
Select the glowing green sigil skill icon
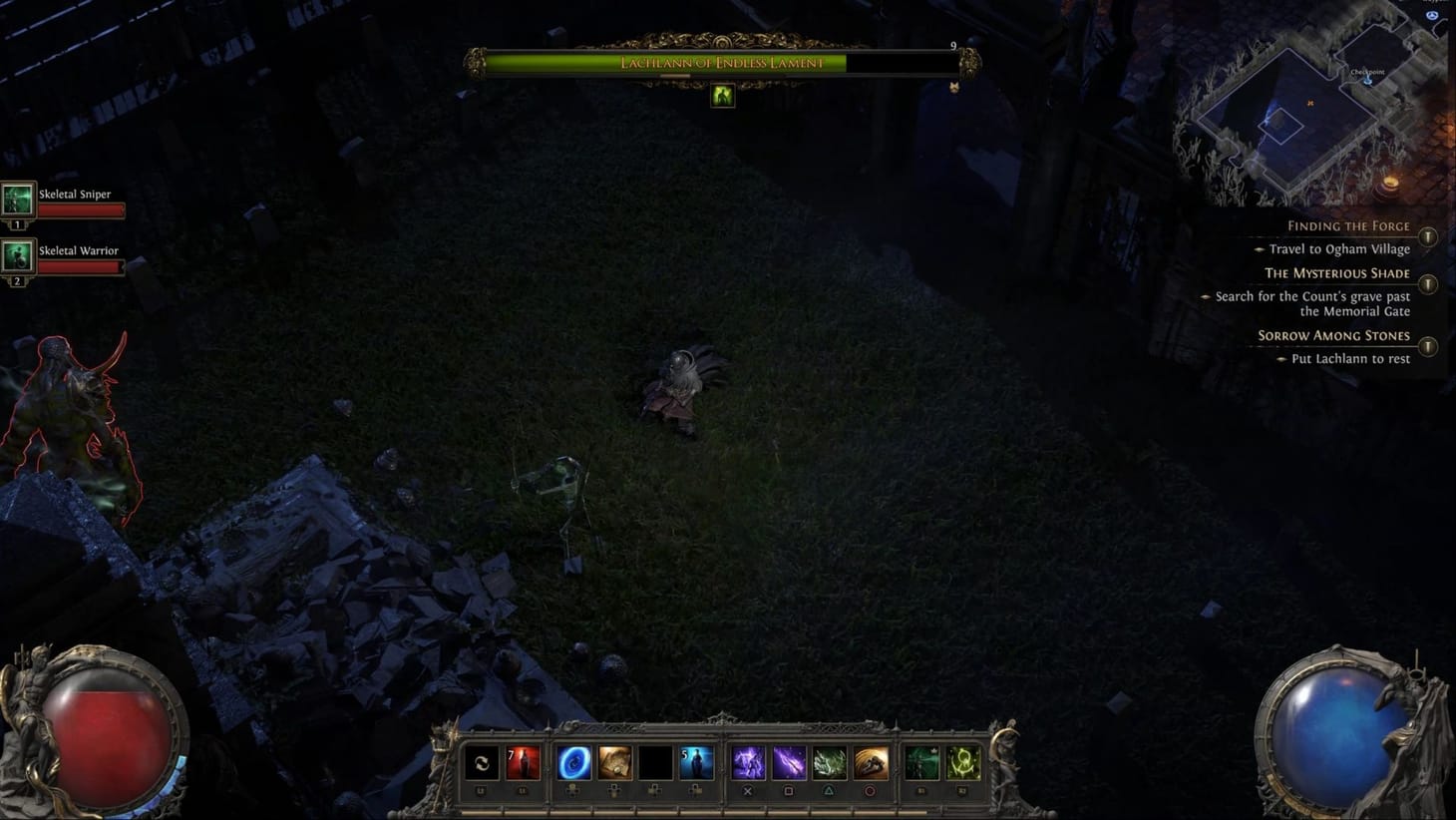pos(961,763)
